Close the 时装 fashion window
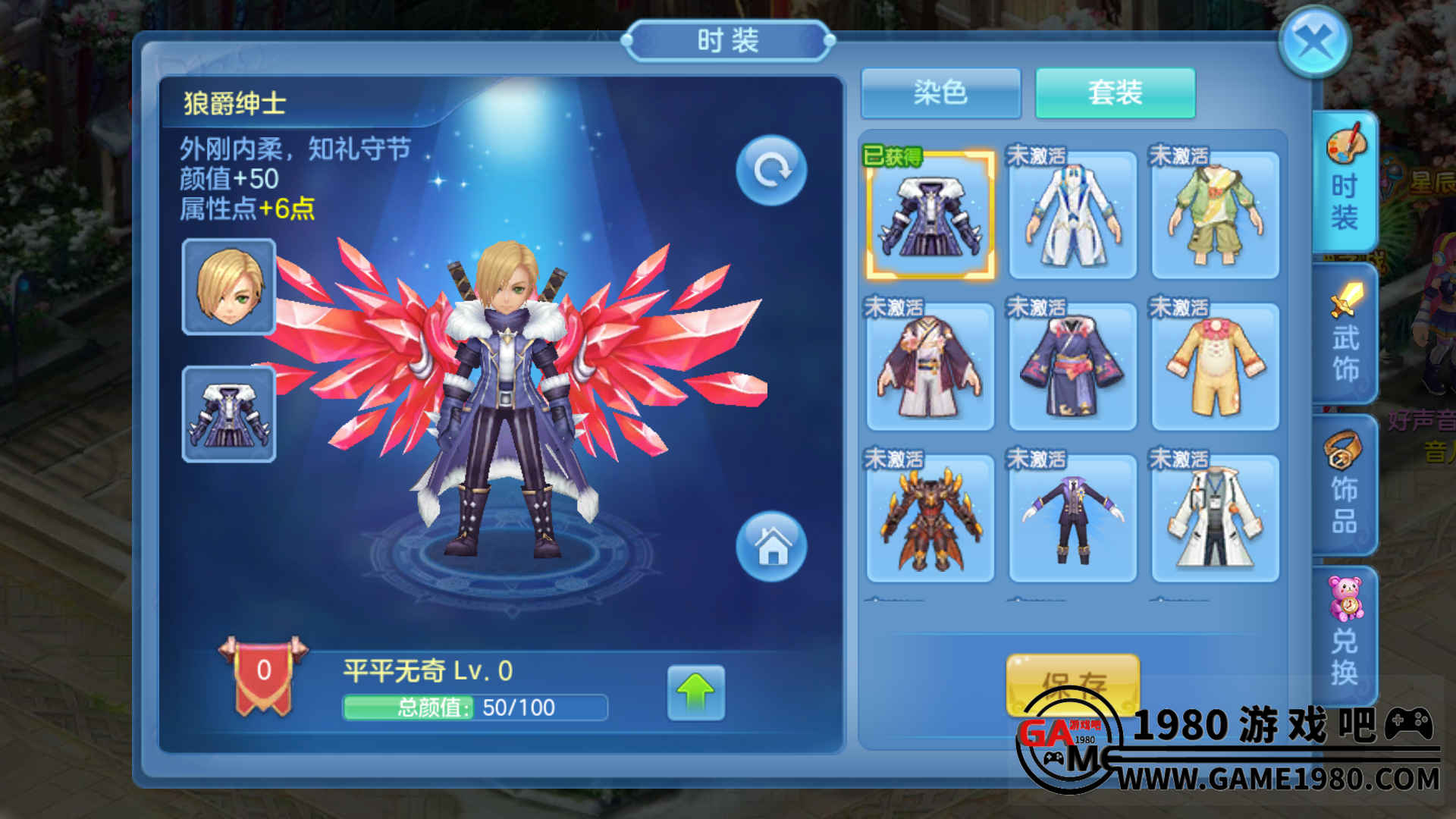 click(x=1314, y=41)
